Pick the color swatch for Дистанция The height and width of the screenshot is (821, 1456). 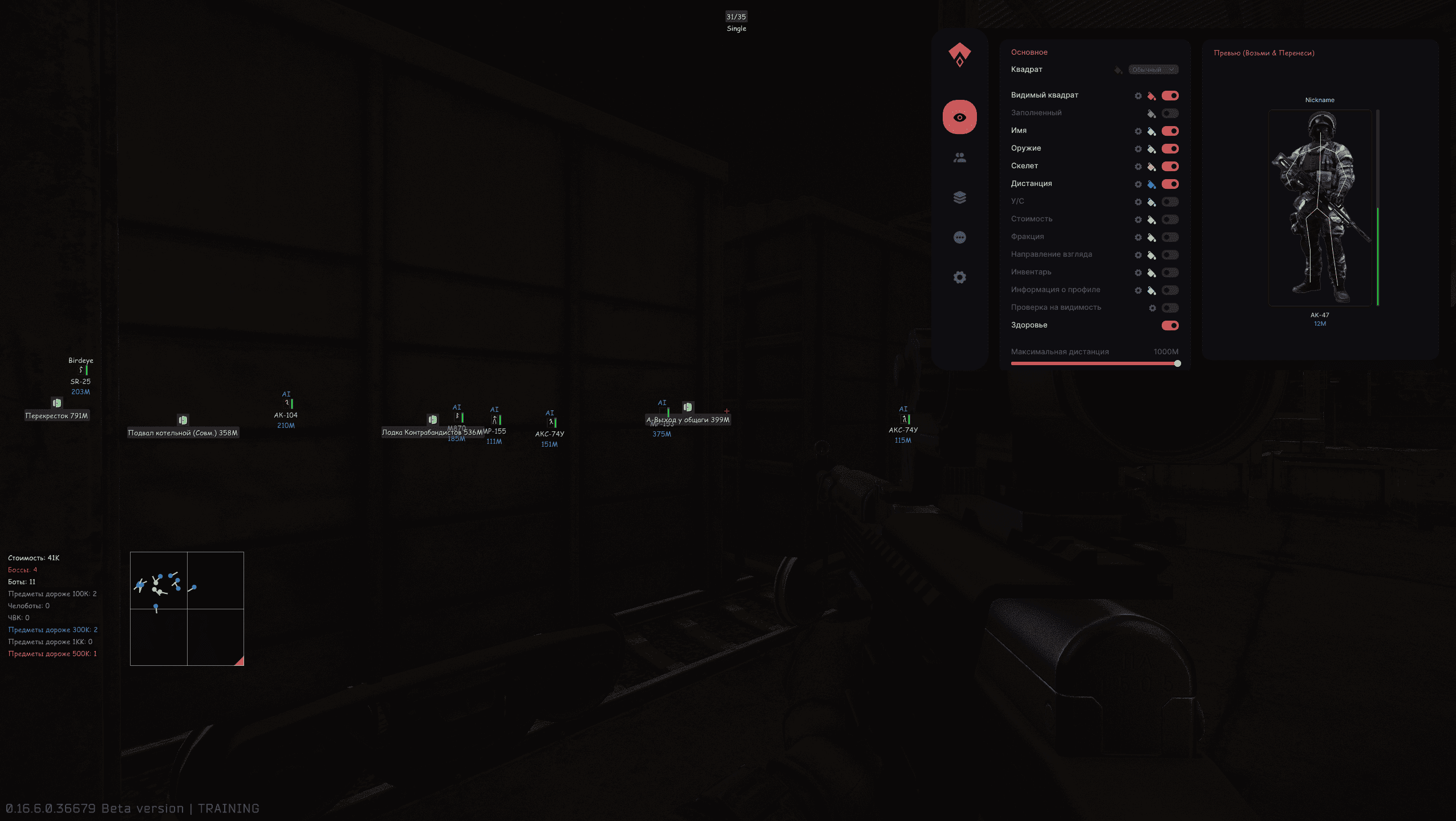coord(1151,184)
